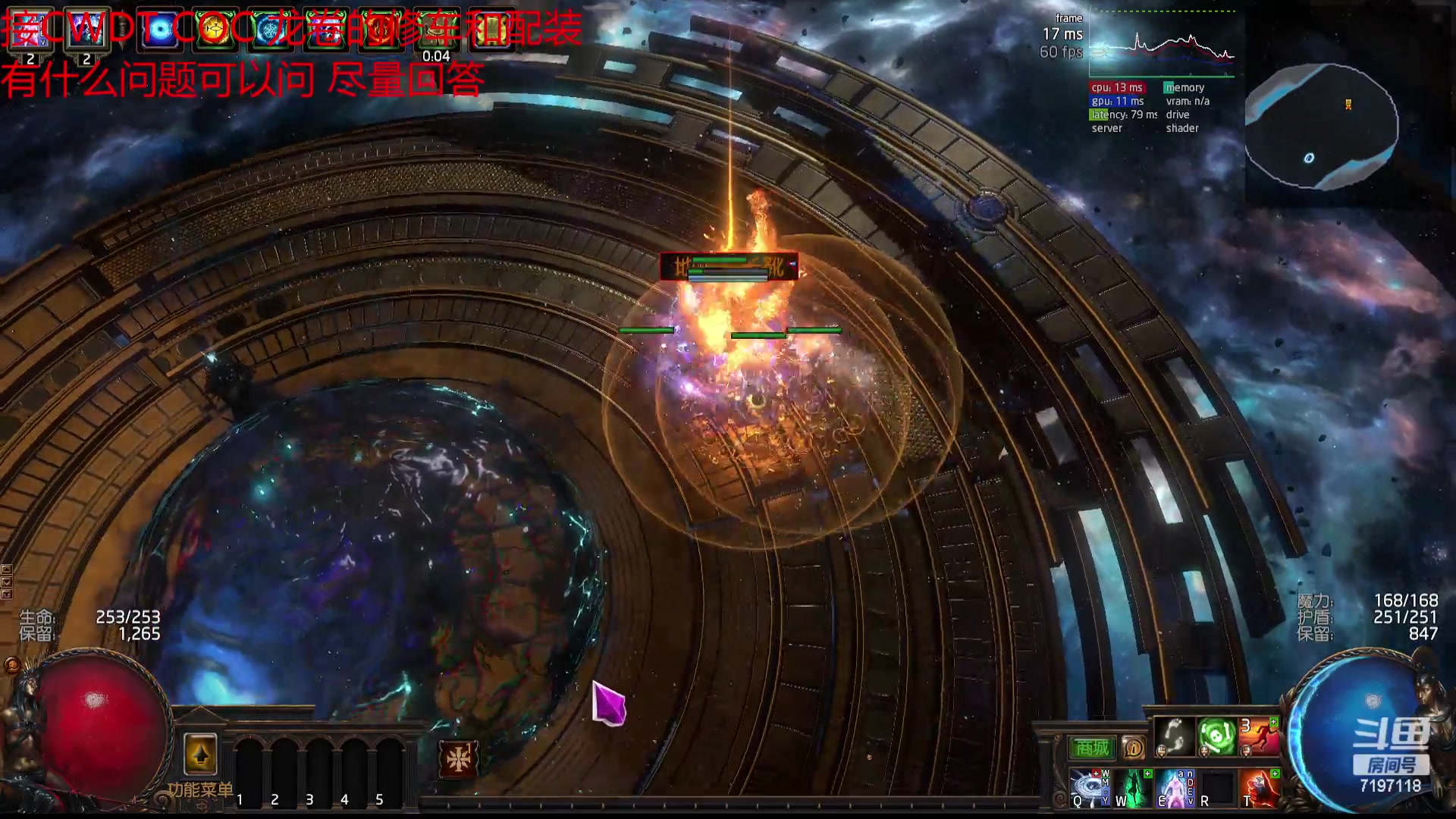Trigger the pink glowing figure skill on E

click(x=1175, y=789)
